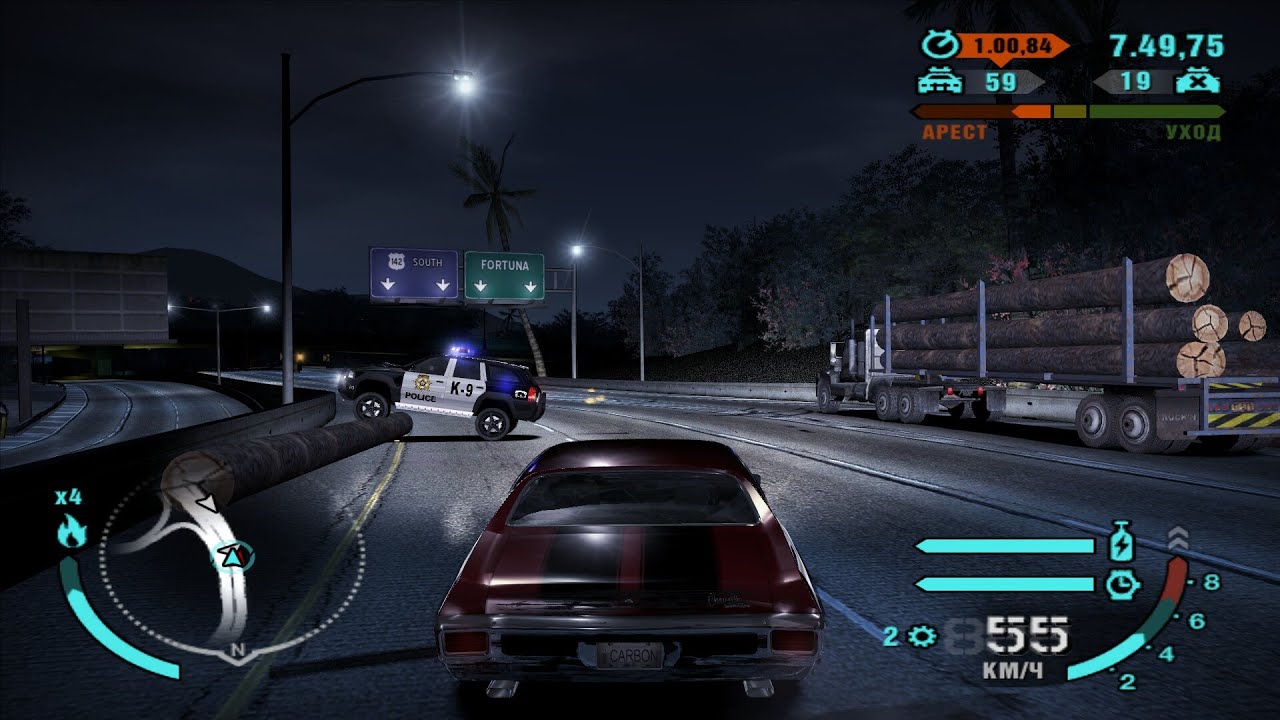Select the destroyed police cars icon

1197,82
